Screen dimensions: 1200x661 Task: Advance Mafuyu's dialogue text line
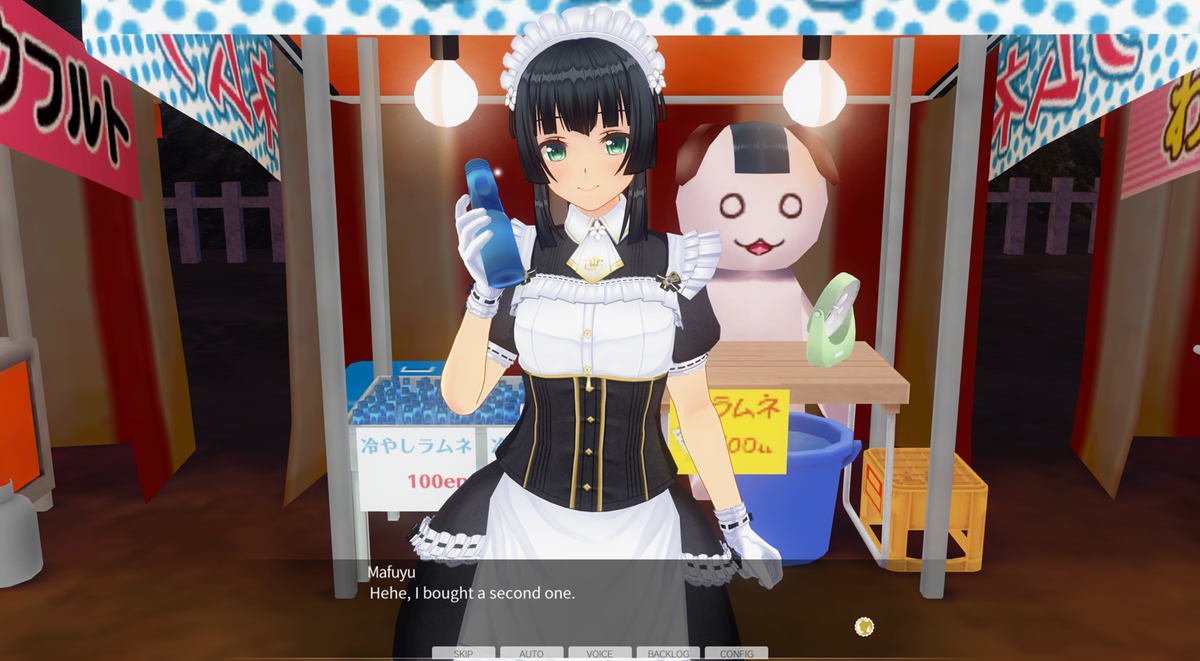(472, 593)
